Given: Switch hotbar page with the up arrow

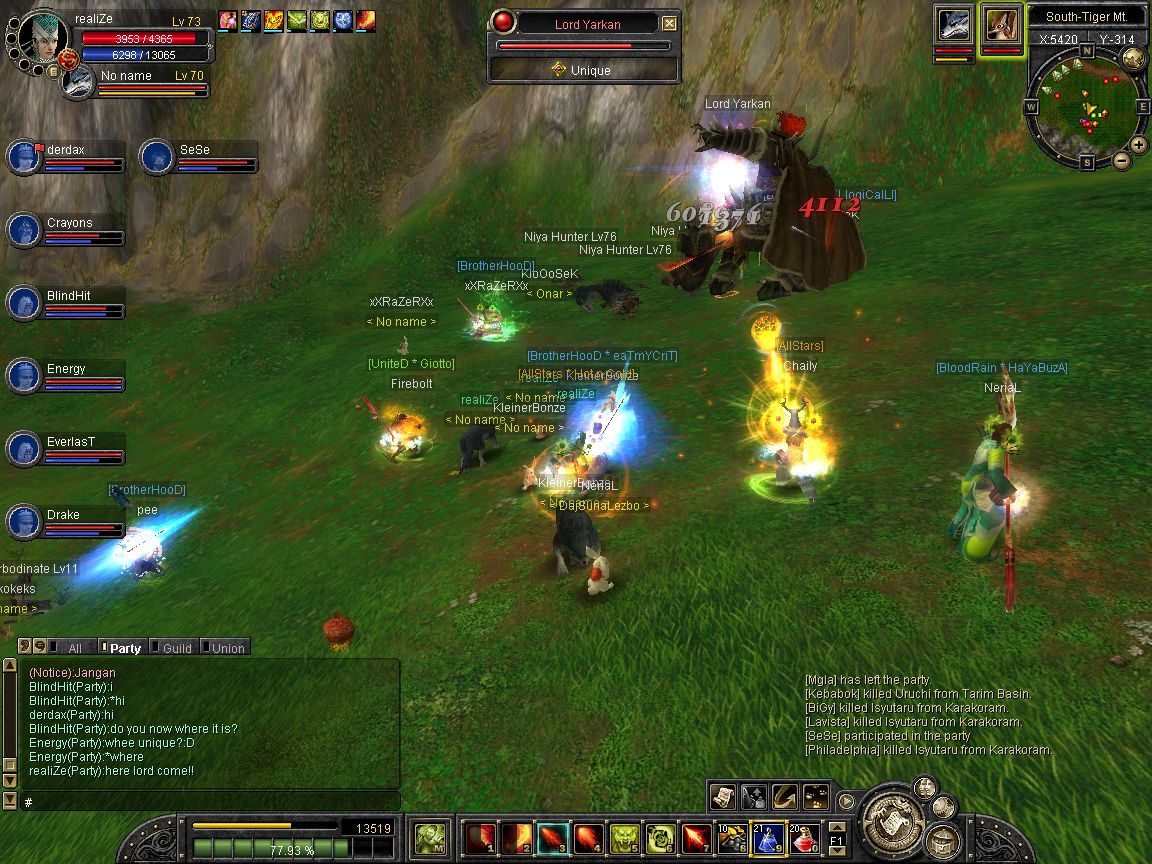Looking at the screenshot, I should coord(837,826).
